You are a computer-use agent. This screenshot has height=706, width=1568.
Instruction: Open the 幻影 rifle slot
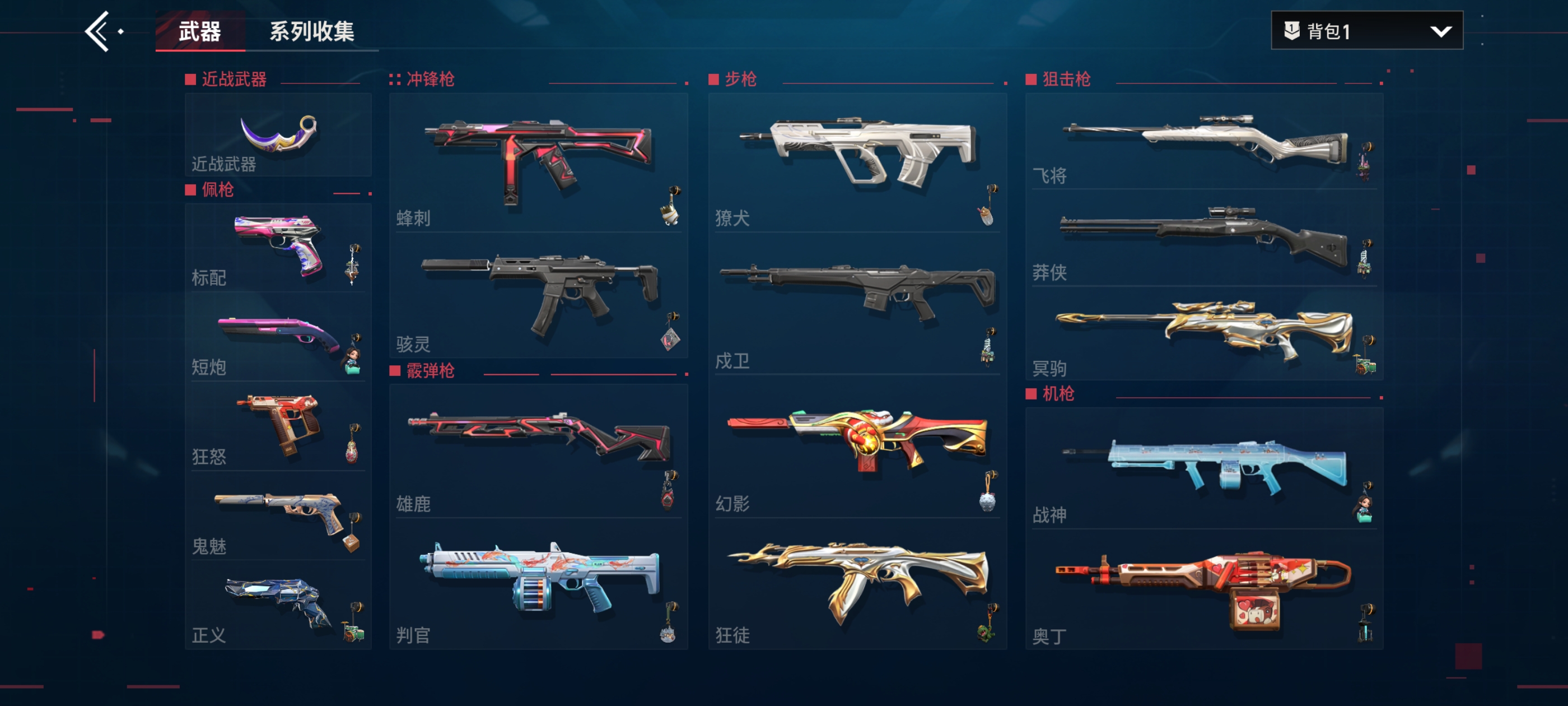(857, 450)
